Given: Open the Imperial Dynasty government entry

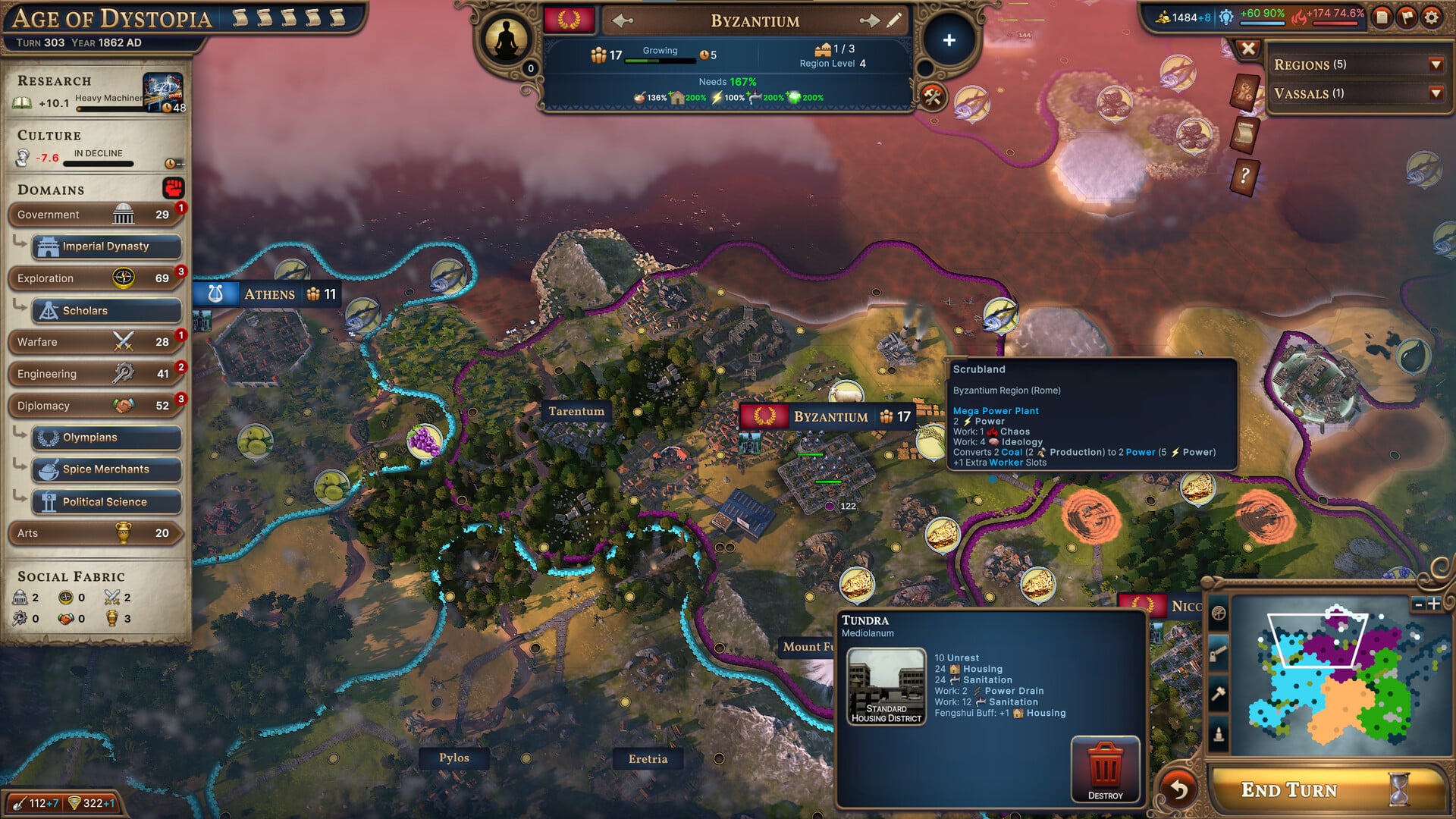Looking at the screenshot, I should (x=106, y=246).
